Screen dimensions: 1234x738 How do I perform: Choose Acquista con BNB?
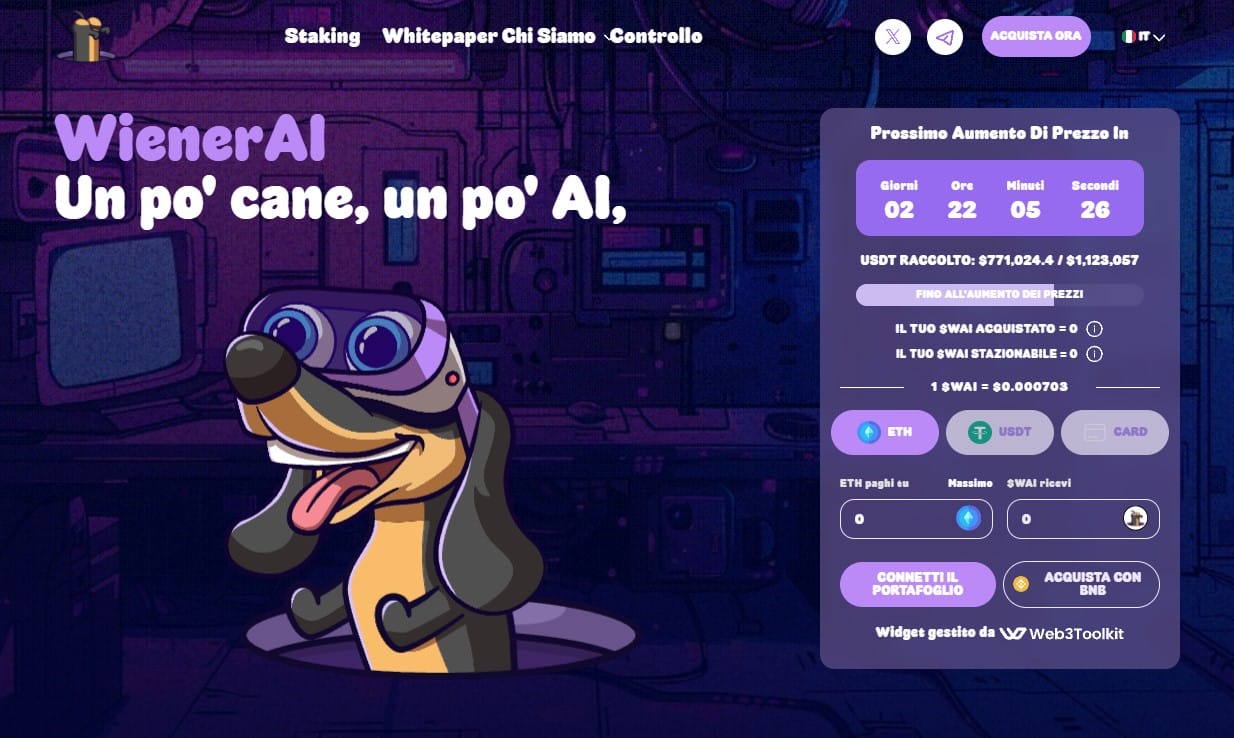[x=1081, y=584]
